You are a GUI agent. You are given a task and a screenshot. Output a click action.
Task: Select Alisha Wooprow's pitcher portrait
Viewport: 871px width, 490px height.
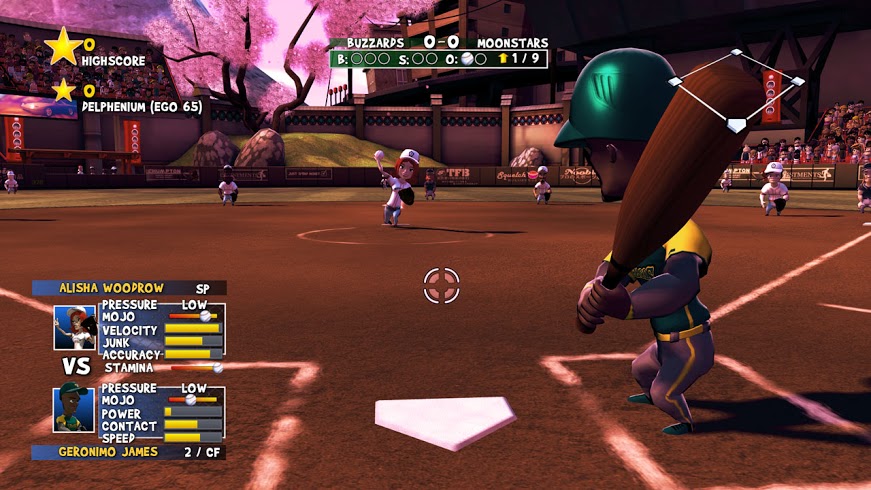(75, 326)
